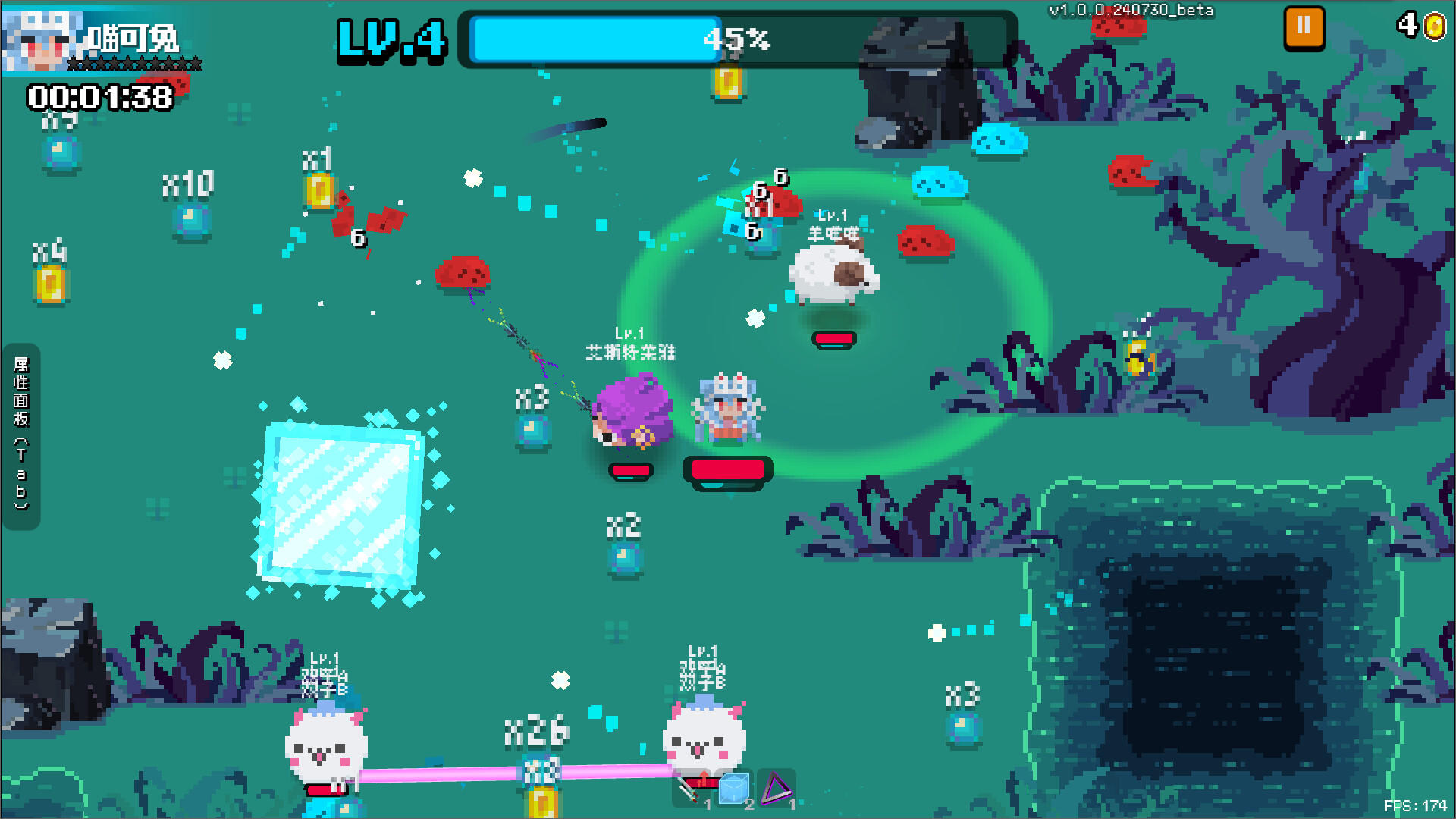Click the gold coin currency icon
Image resolution: width=1456 pixels, height=819 pixels.
point(1436,27)
